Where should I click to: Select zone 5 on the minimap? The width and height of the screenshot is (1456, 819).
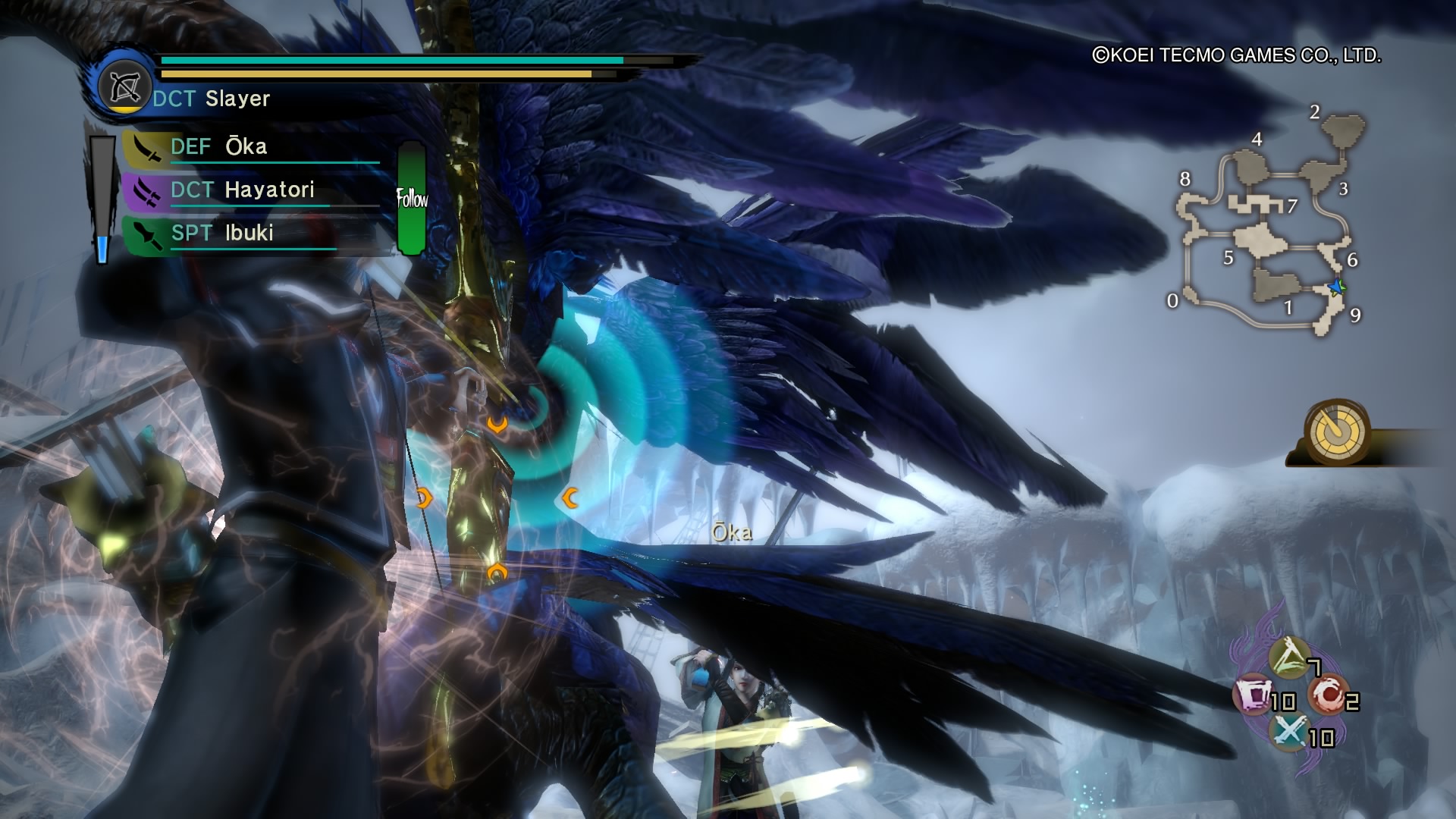point(1228,258)
